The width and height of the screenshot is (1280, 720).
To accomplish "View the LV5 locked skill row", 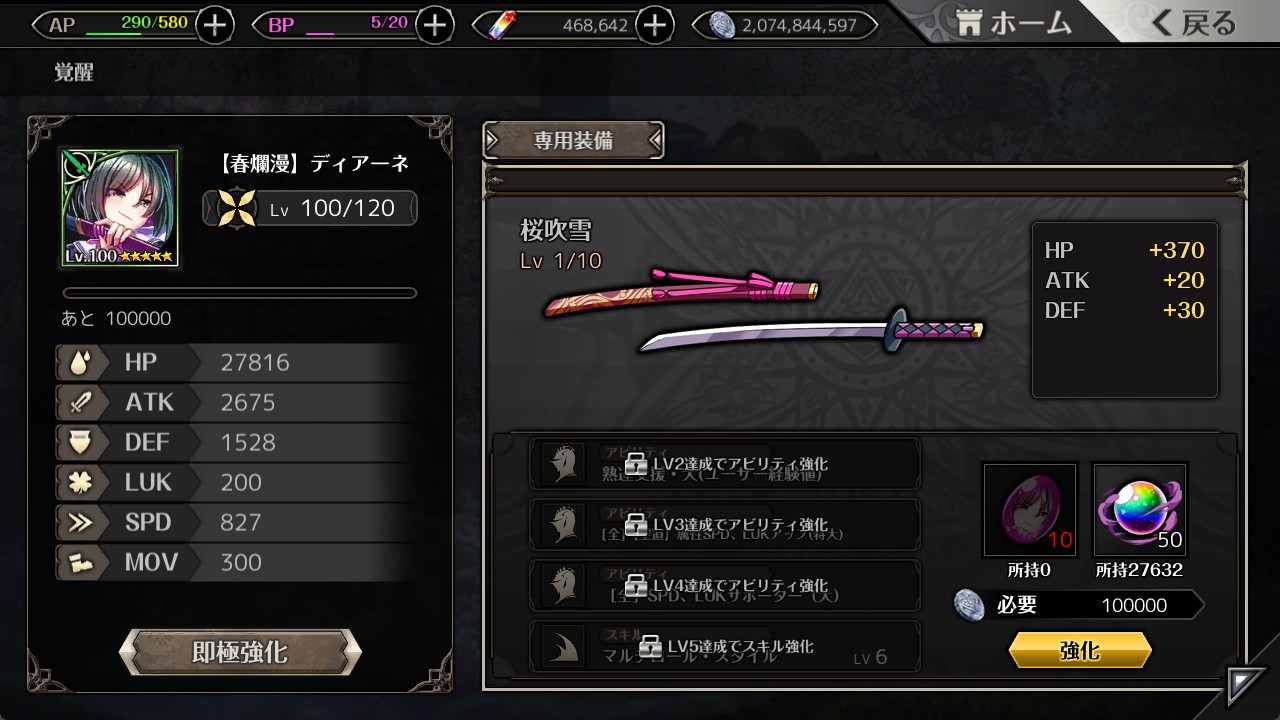I will pos(725,647).
